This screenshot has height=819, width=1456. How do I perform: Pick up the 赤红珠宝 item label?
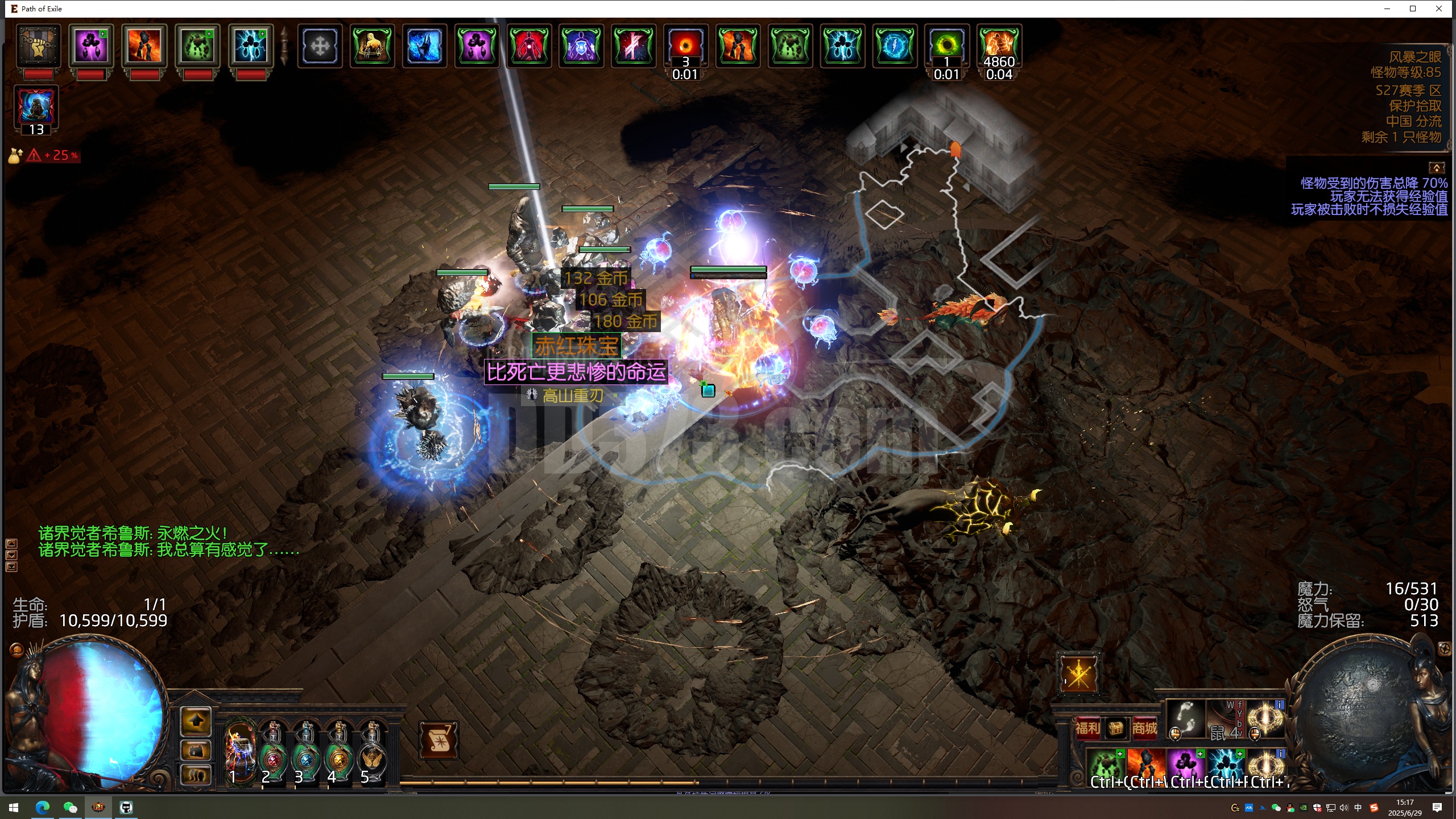(576, 345)
